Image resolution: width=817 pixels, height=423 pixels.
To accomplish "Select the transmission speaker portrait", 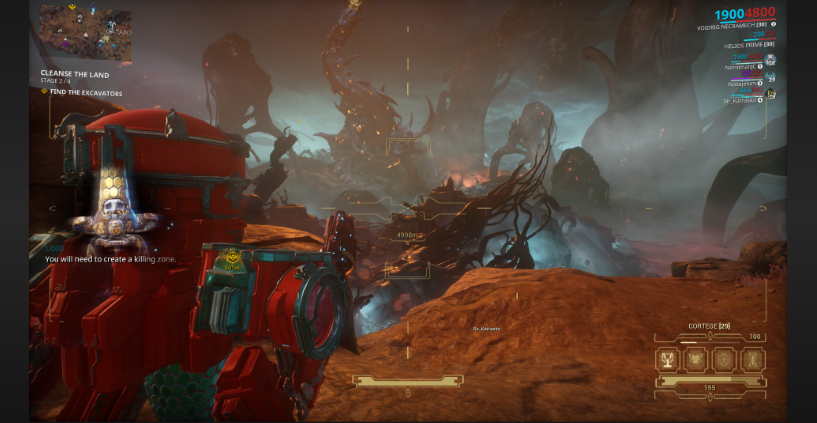I will [x=109, y=217].
